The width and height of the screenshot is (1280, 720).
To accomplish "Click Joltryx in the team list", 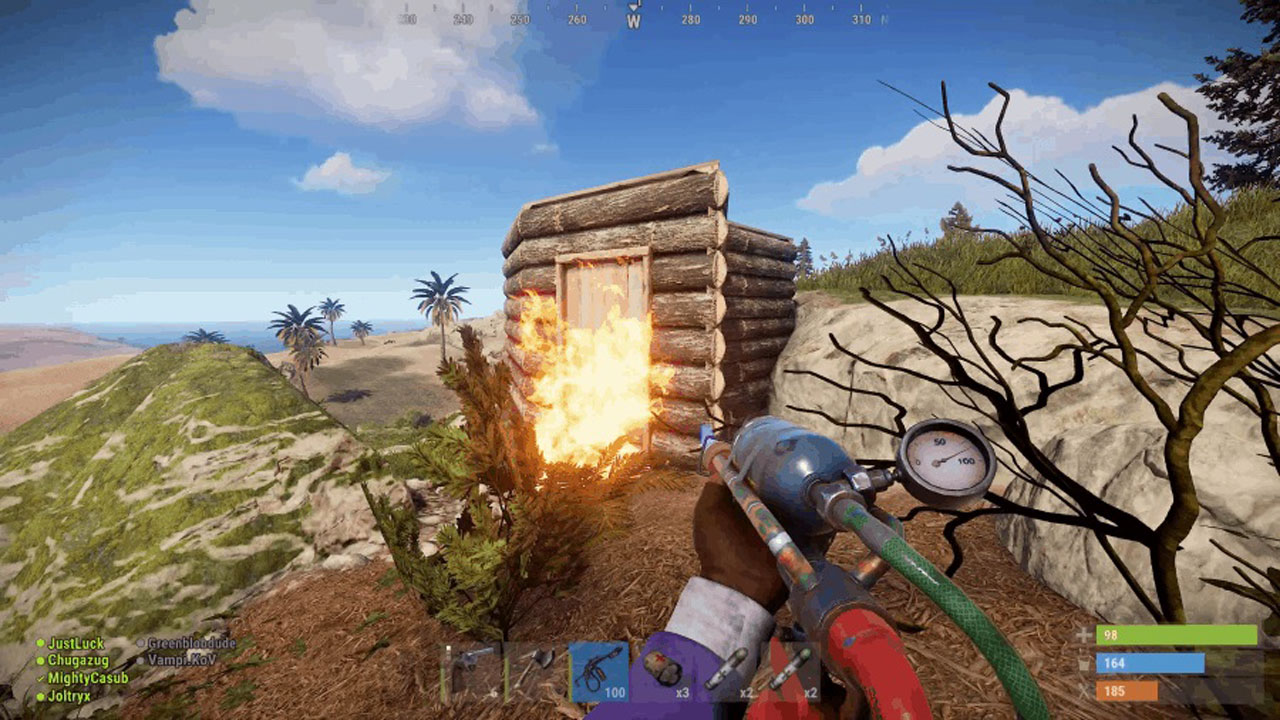I will (69, 696).
